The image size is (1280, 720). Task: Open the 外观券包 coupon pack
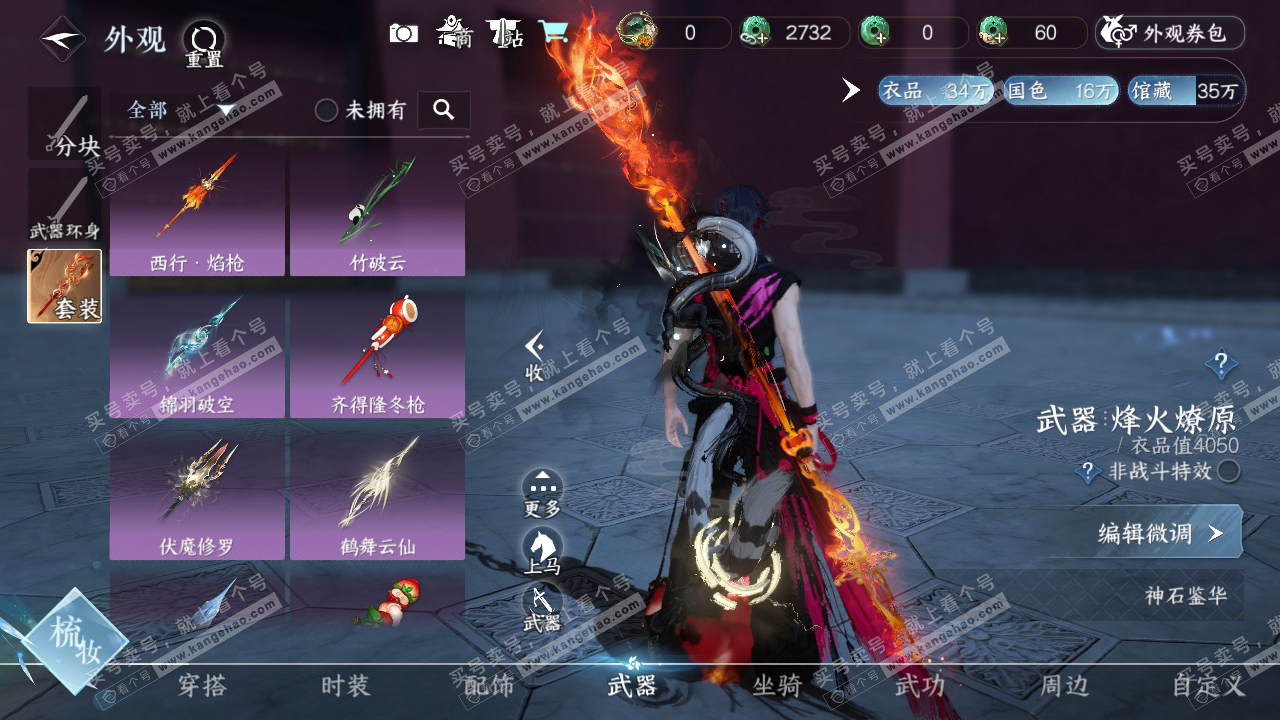pos(1170,33)
